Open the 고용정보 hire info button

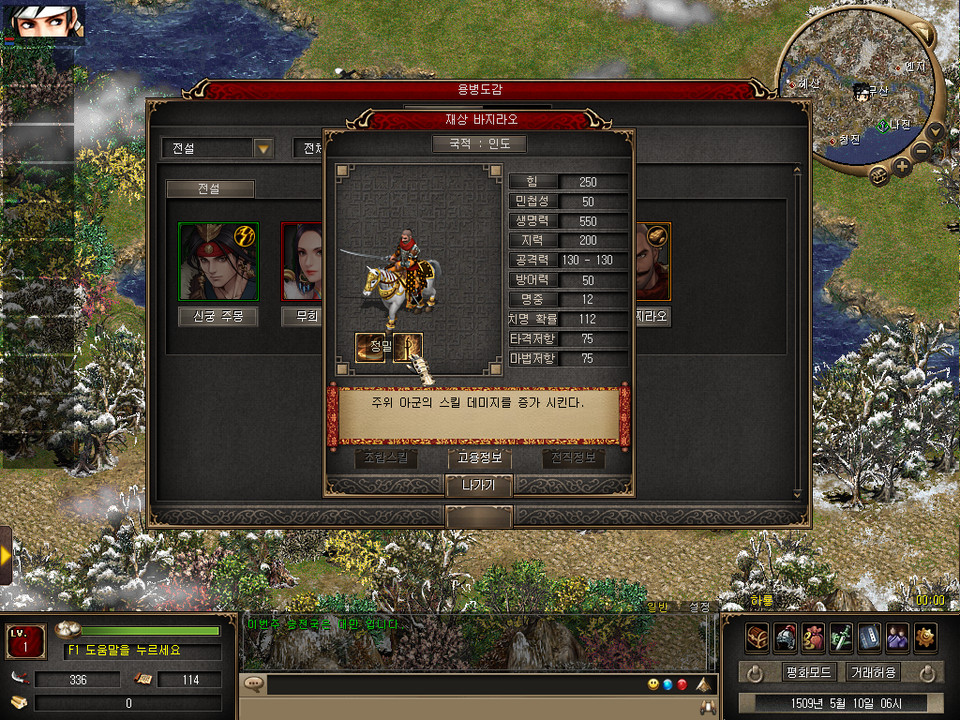coord(479,459)
